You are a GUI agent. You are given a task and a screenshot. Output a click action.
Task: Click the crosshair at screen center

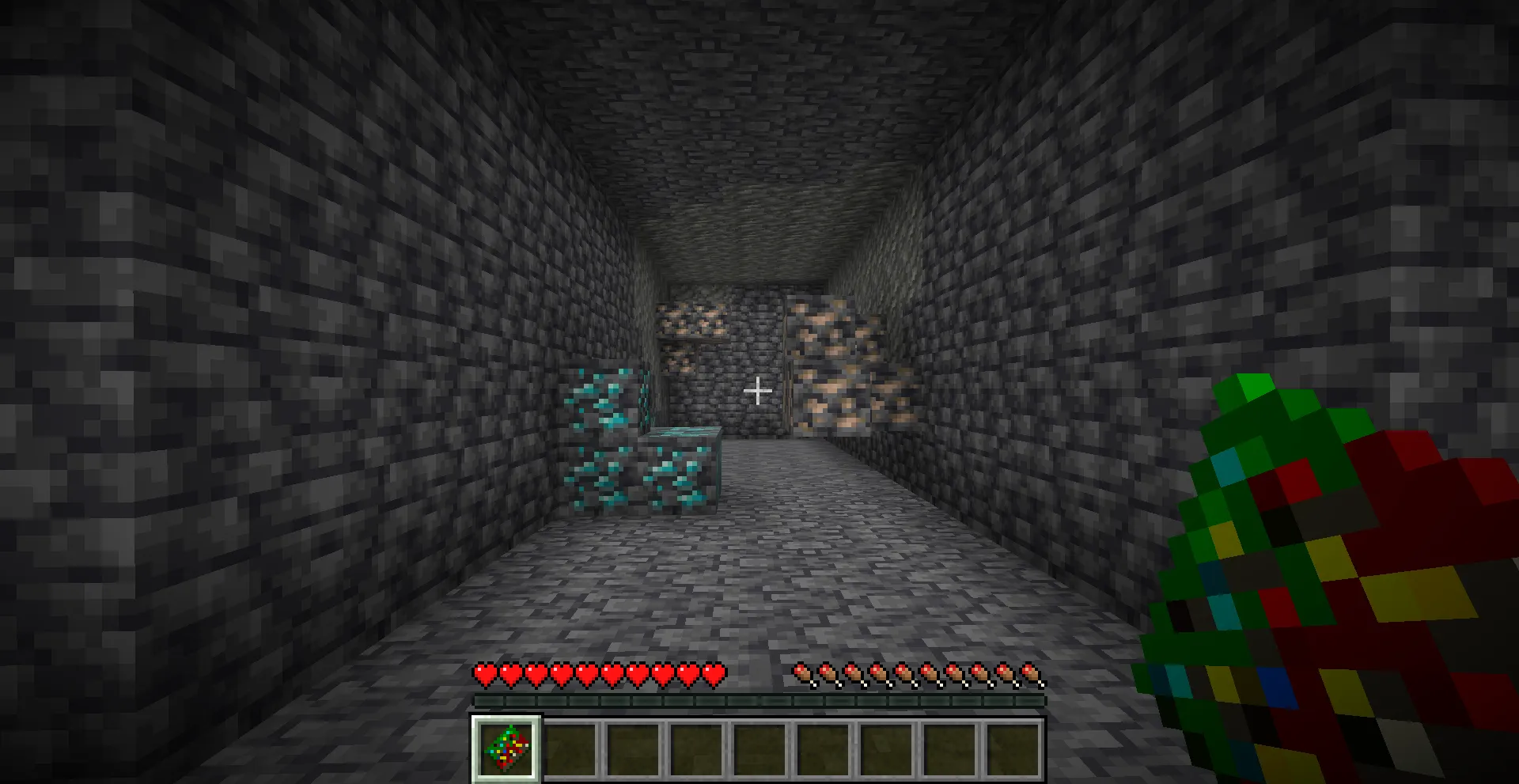pyautogui.click(x=759, y=392)
